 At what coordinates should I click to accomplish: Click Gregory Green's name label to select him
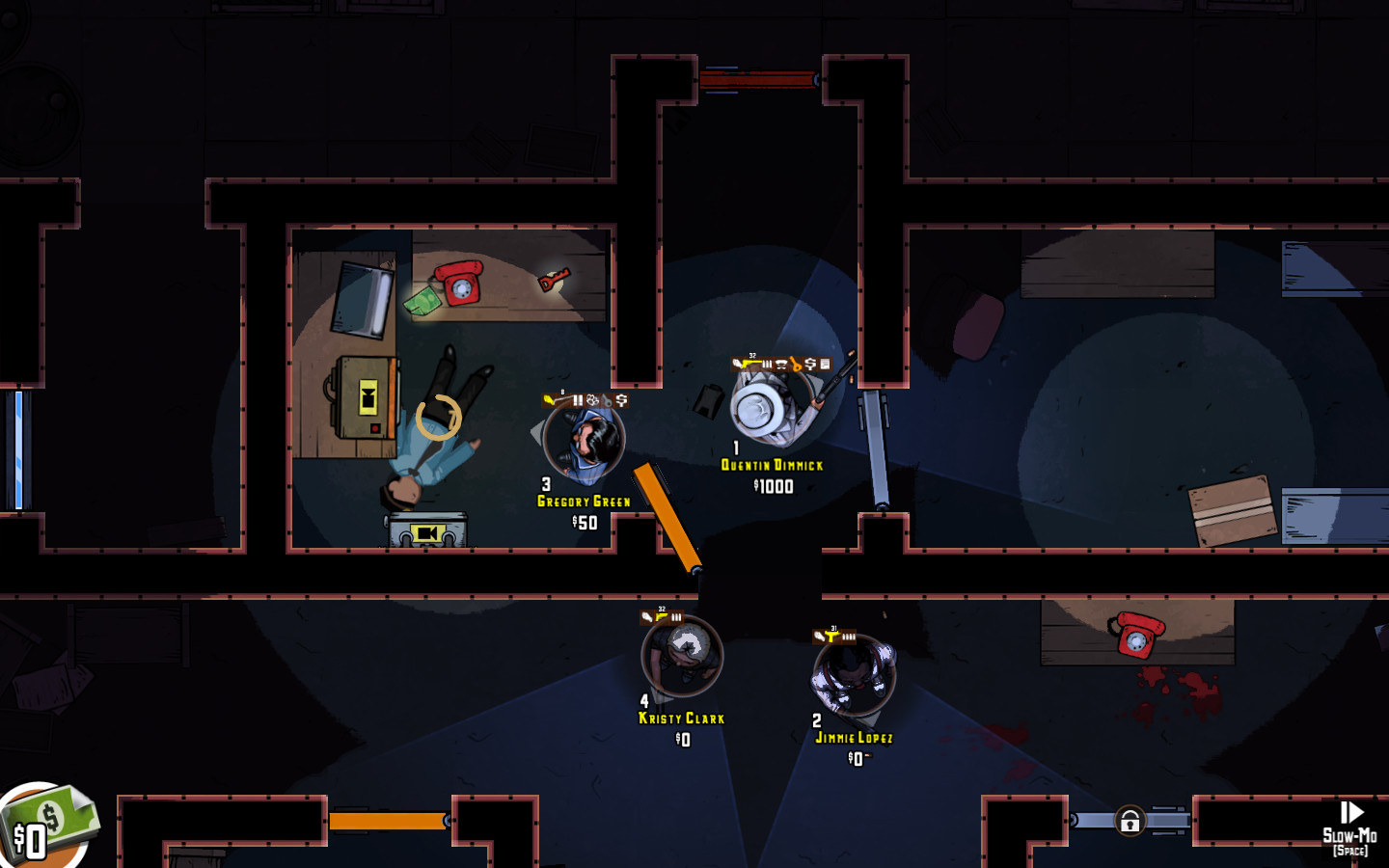[582, 502]
